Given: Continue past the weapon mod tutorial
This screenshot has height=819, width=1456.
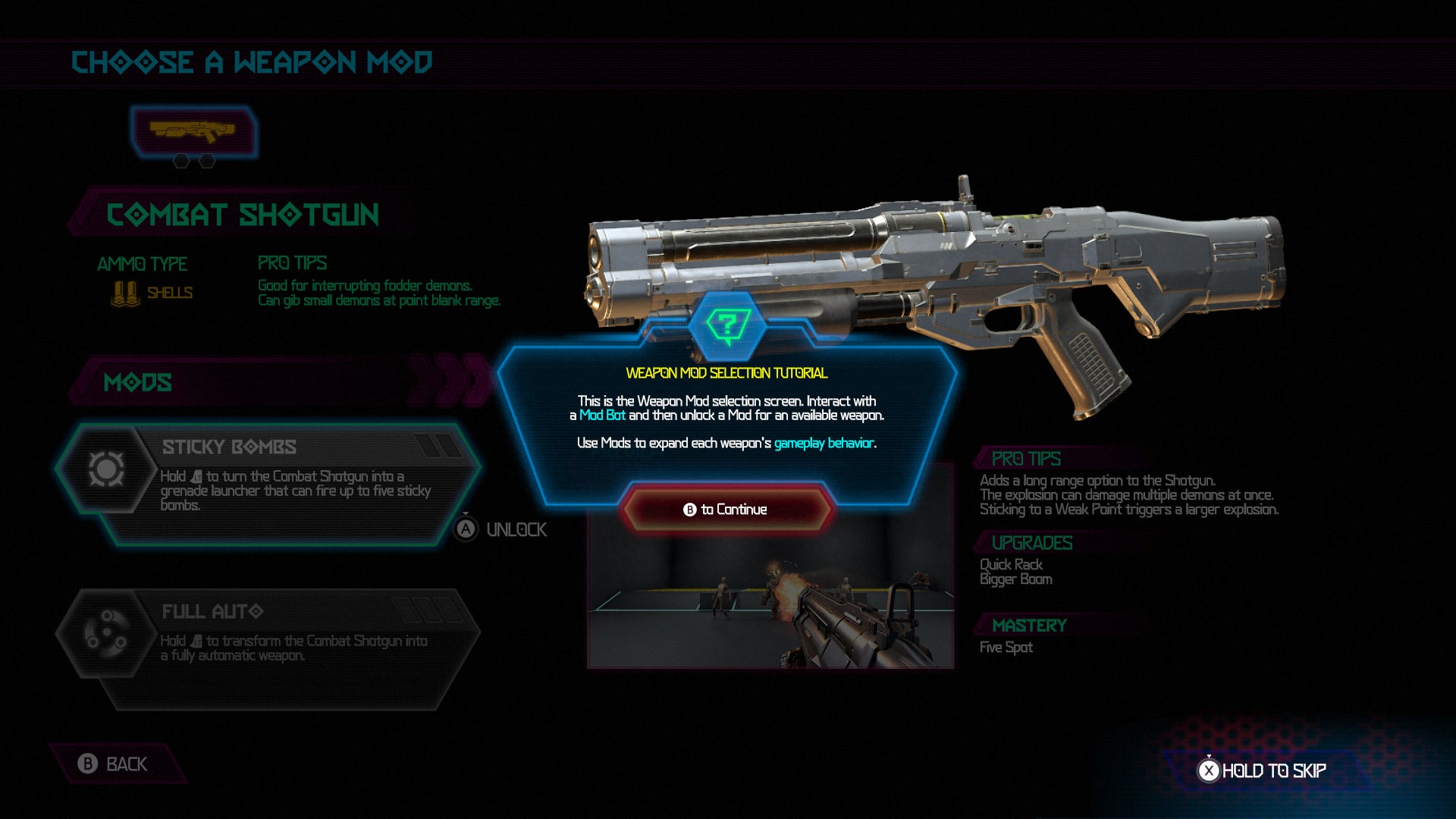Looking at the screenshot, I should [x=726, y=509].
